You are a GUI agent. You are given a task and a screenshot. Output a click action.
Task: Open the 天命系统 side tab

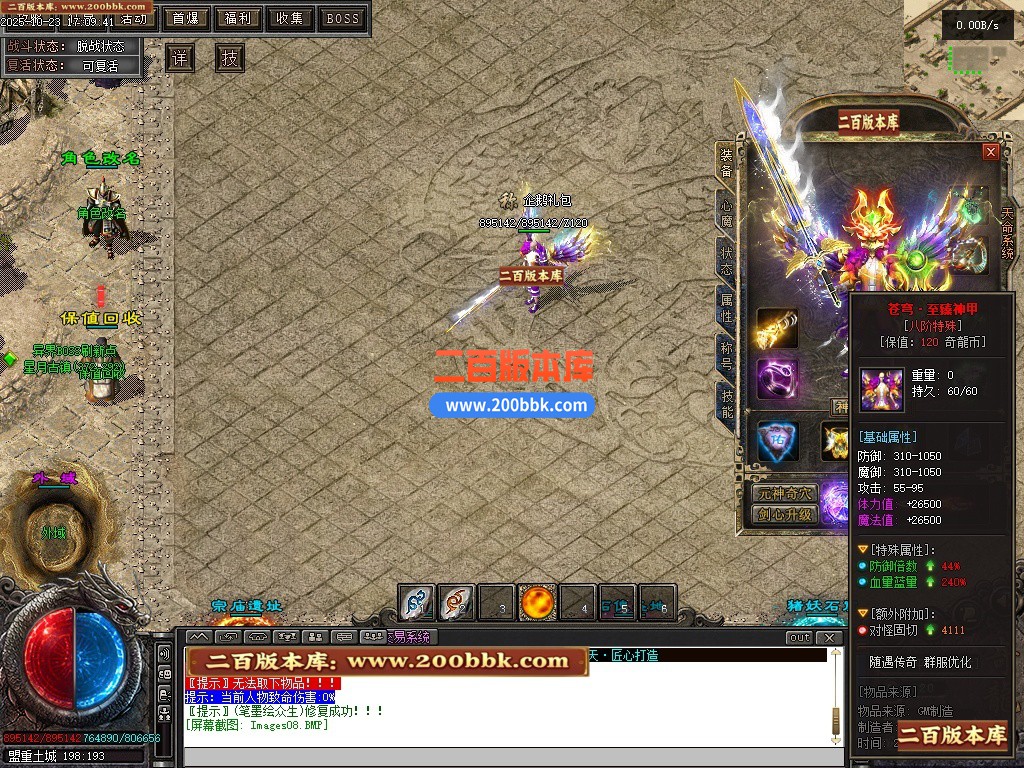[x=1008, y=233]
